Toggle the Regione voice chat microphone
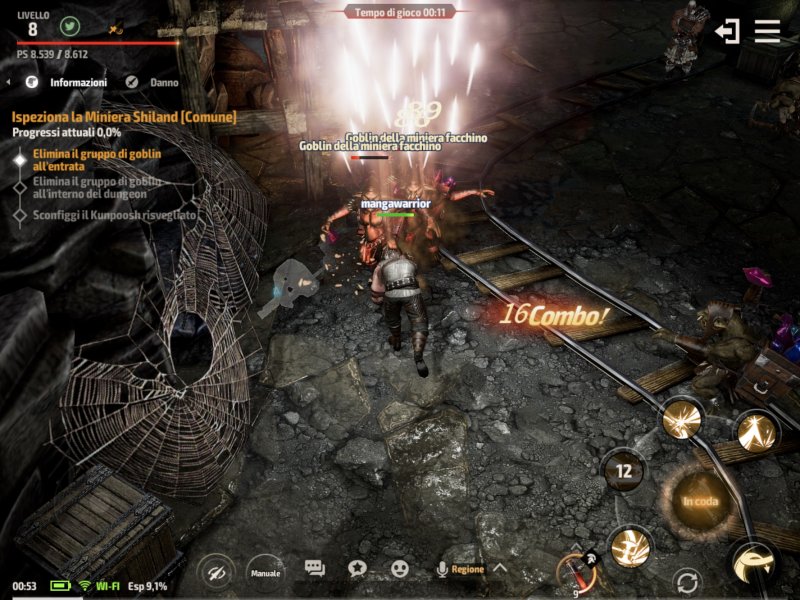Screen dimensions: 800x600 coord(441,569)
